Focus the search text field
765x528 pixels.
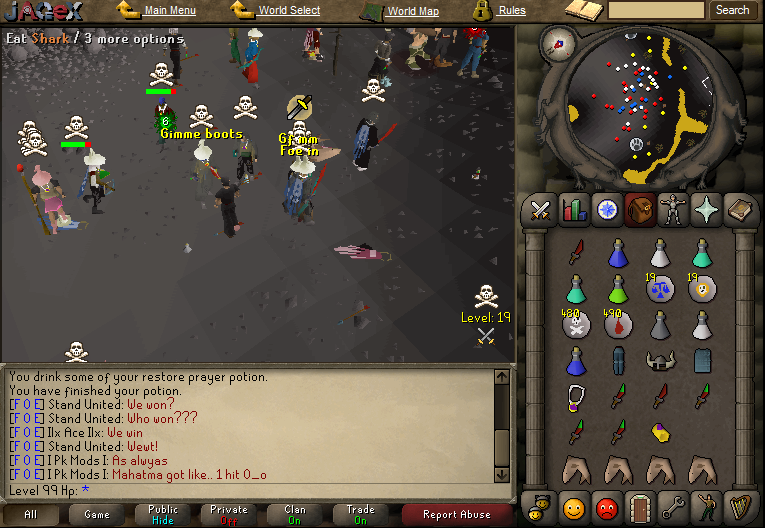[x=656, y=10]
